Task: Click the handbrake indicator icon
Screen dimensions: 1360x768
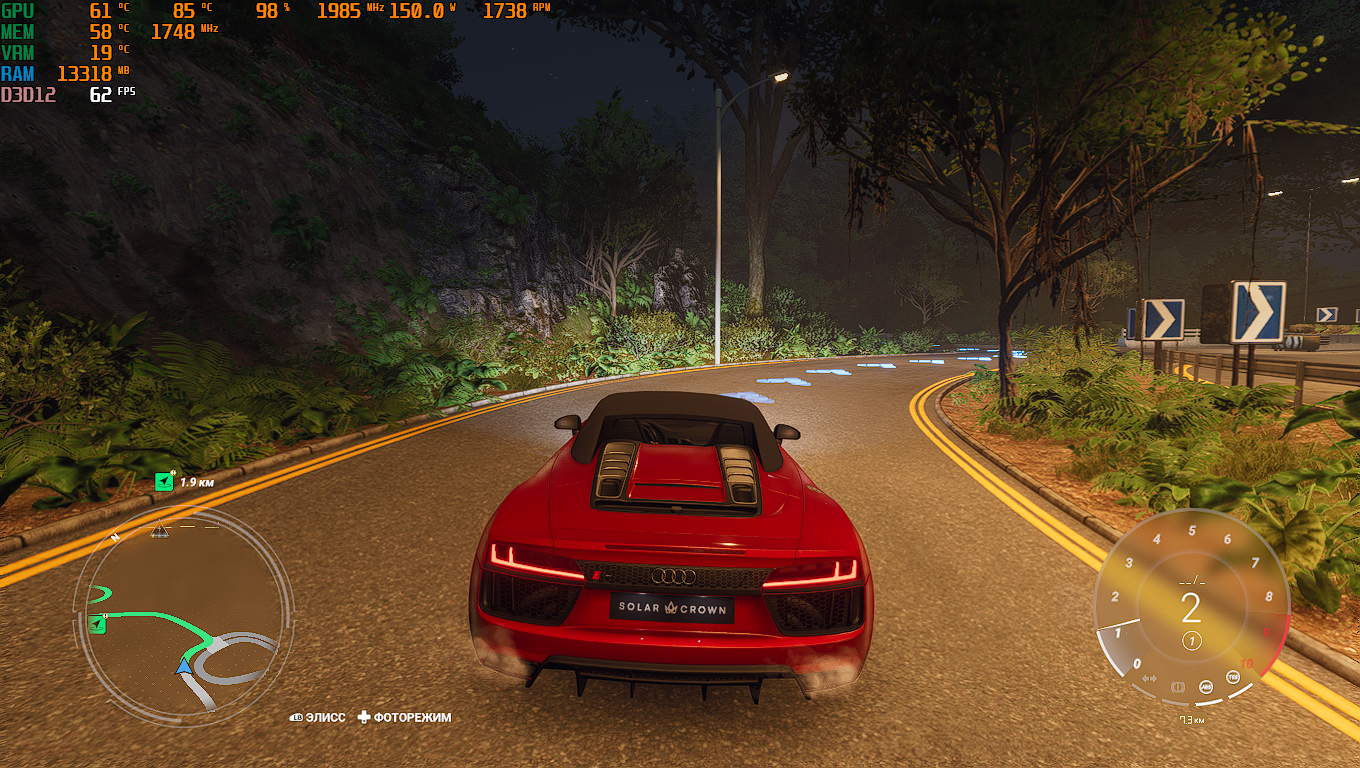Action: coord(1177,687)
